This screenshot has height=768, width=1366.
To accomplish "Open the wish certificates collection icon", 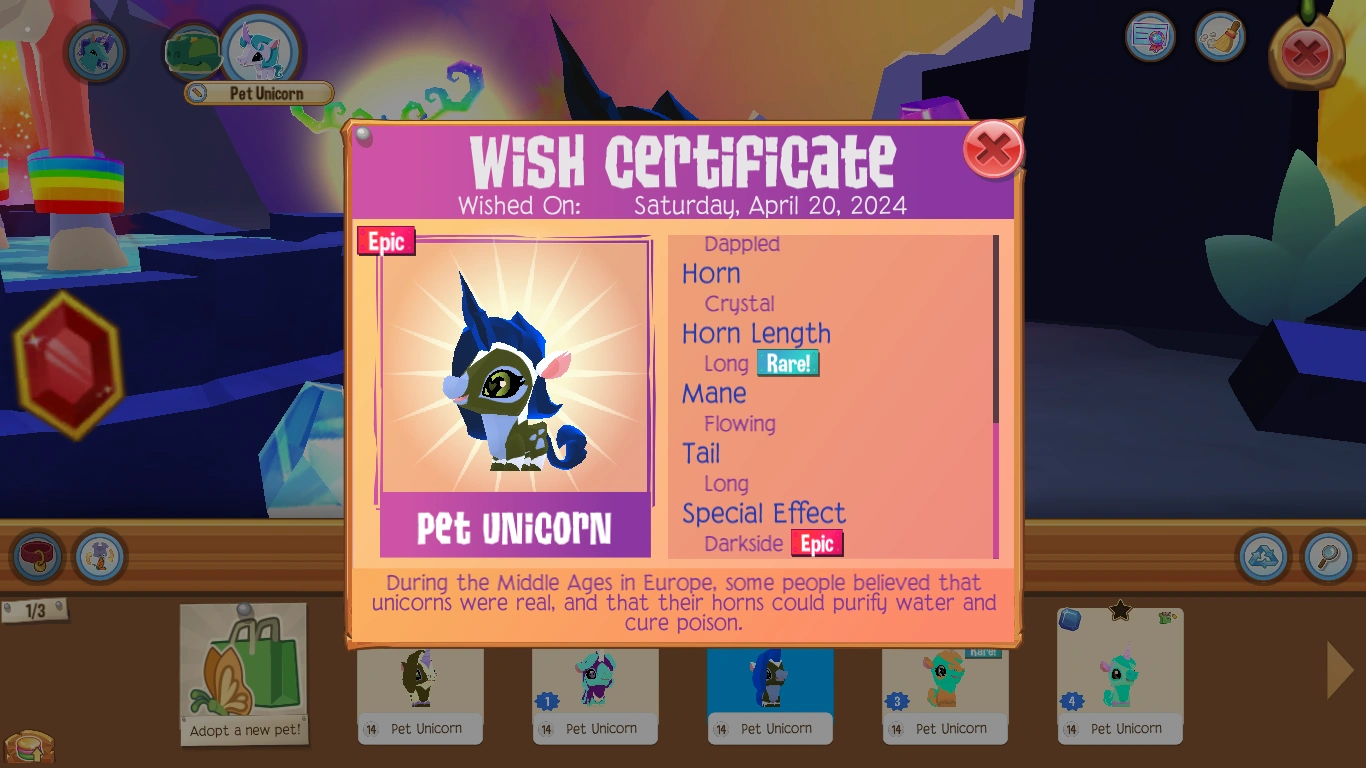I will [1149, 36].
